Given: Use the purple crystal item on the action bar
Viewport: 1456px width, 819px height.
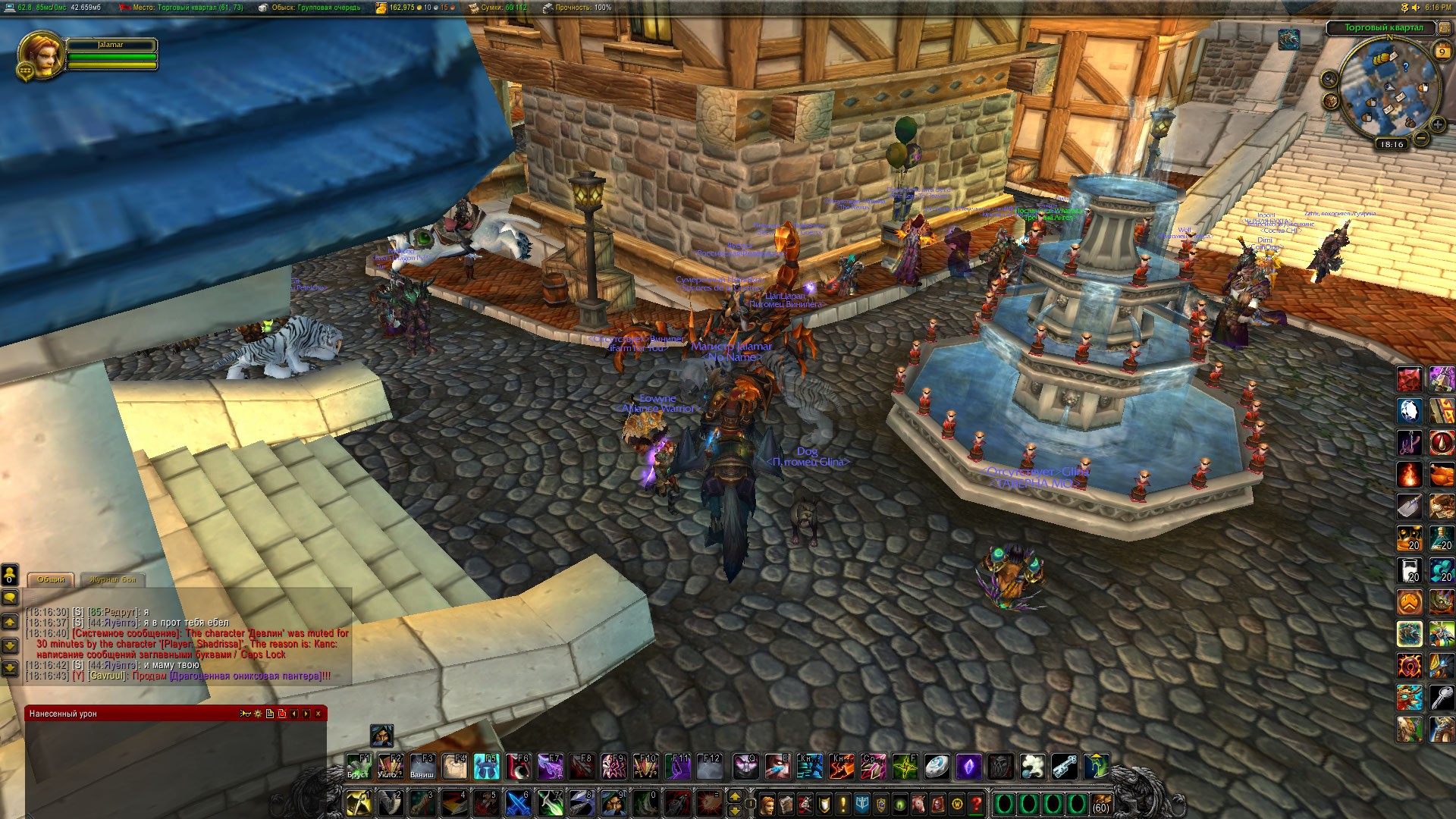Looking at the screenshot, I should click(x=968, y=767).
